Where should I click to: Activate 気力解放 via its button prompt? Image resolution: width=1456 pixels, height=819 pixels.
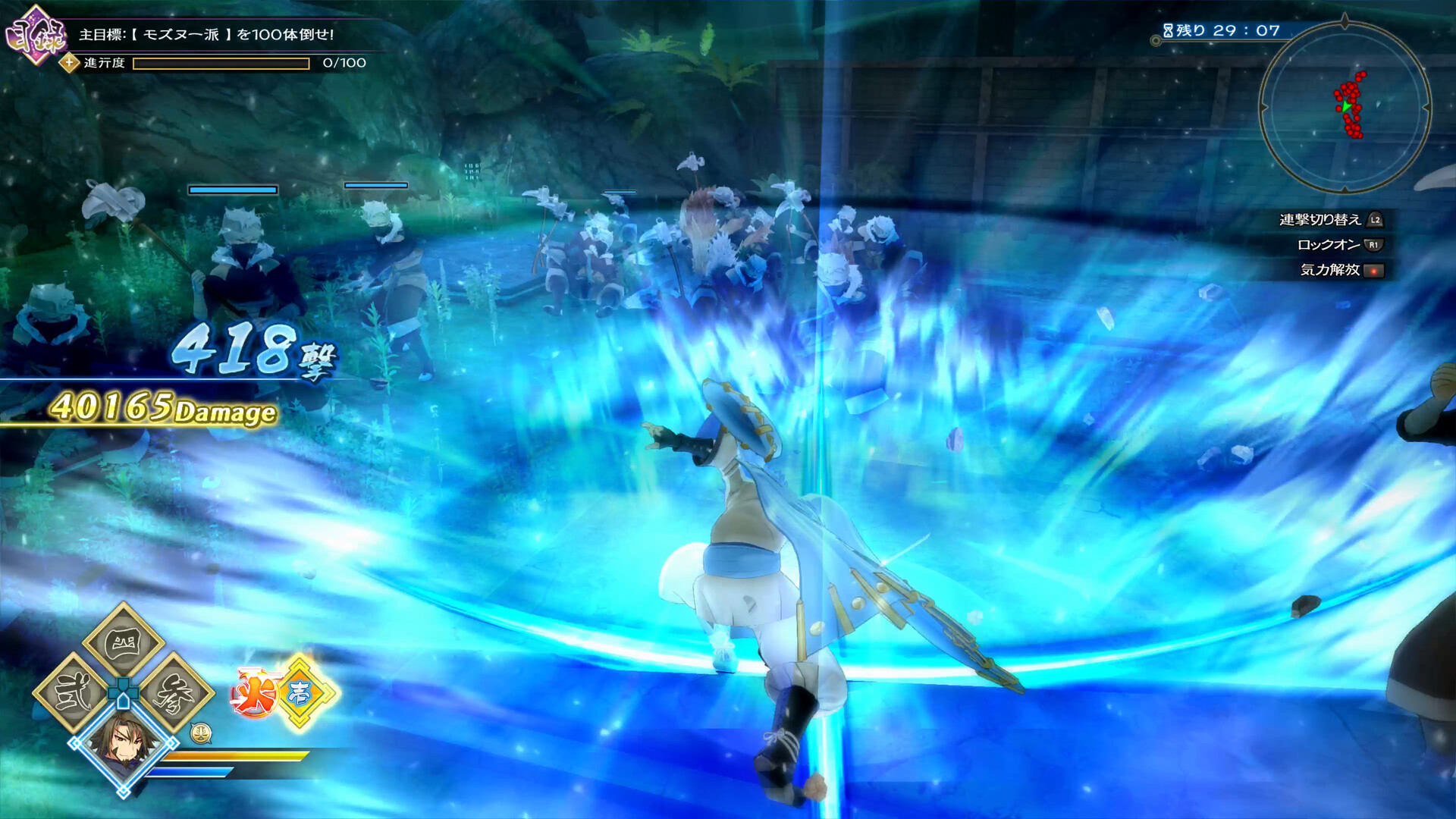(x=1375, y=271)
